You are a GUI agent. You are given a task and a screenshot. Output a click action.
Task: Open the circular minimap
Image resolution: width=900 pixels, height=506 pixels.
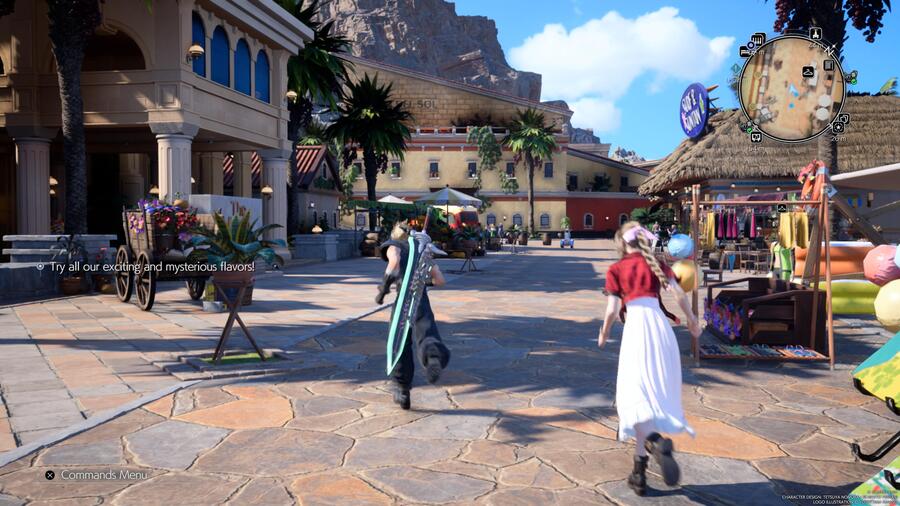[x=792, y=90]
